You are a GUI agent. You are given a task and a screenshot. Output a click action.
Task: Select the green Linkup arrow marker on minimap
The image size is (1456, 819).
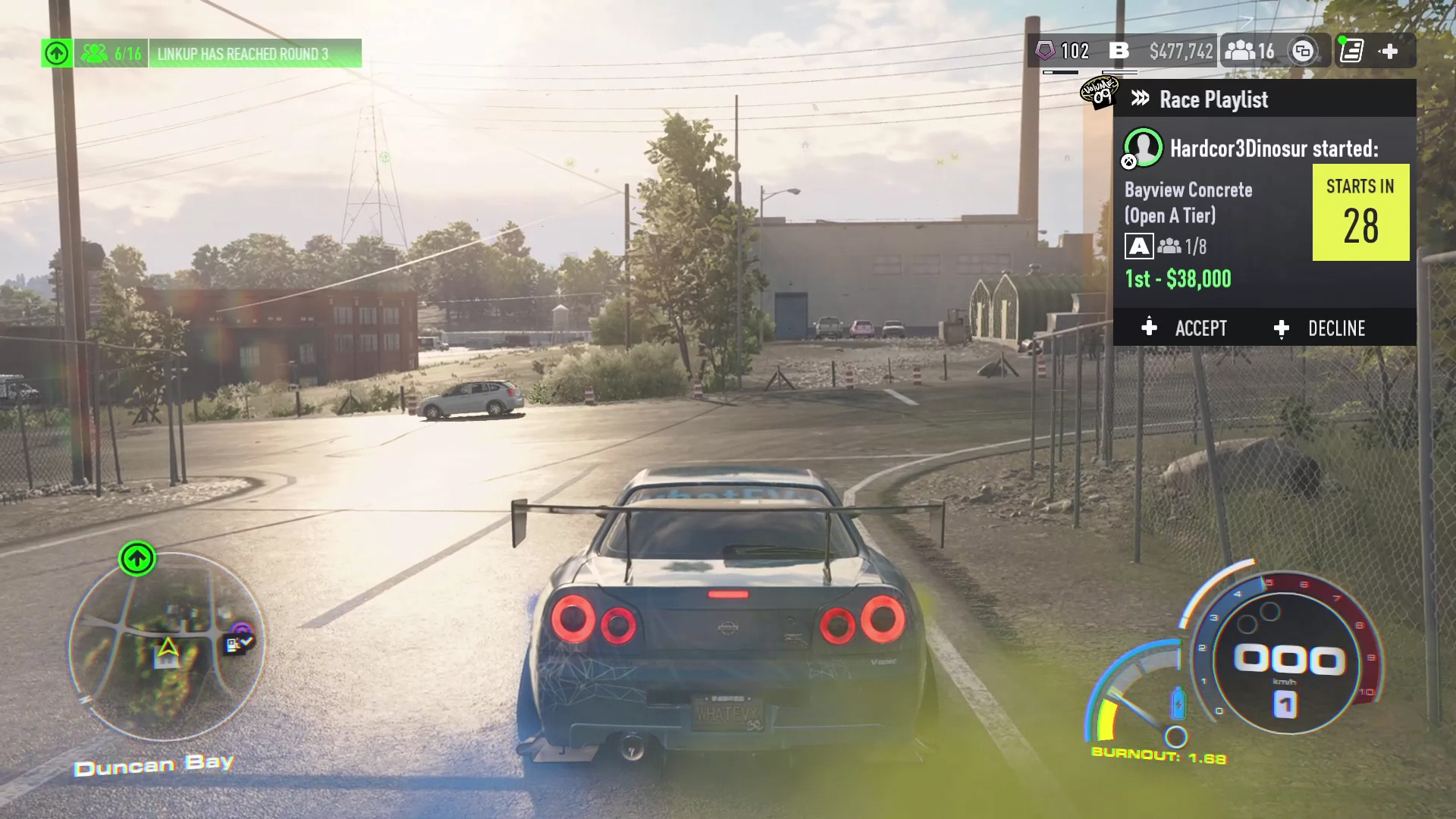(x=137, y=559)
